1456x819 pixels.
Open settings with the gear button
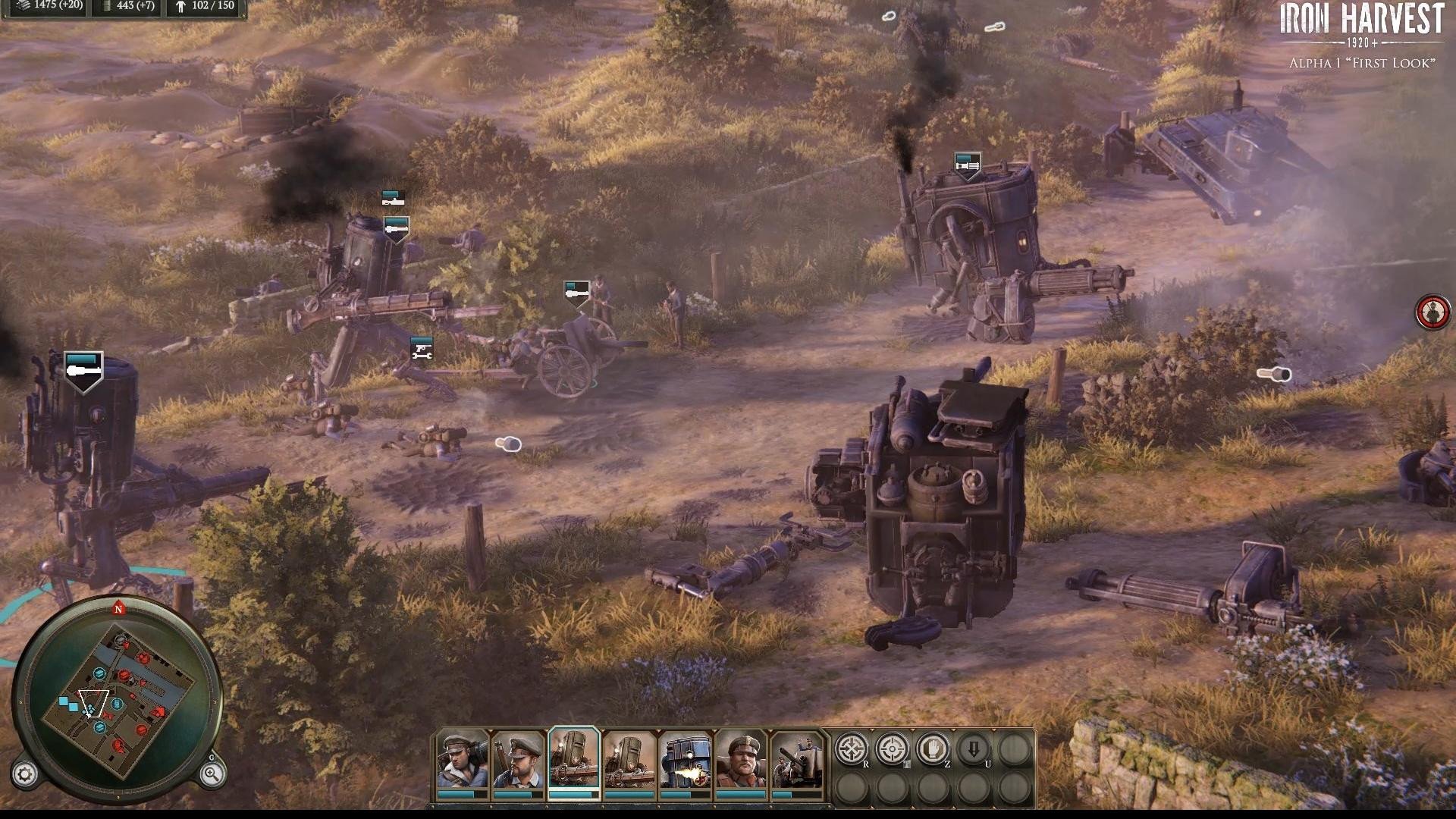click(x=24, y=774)
